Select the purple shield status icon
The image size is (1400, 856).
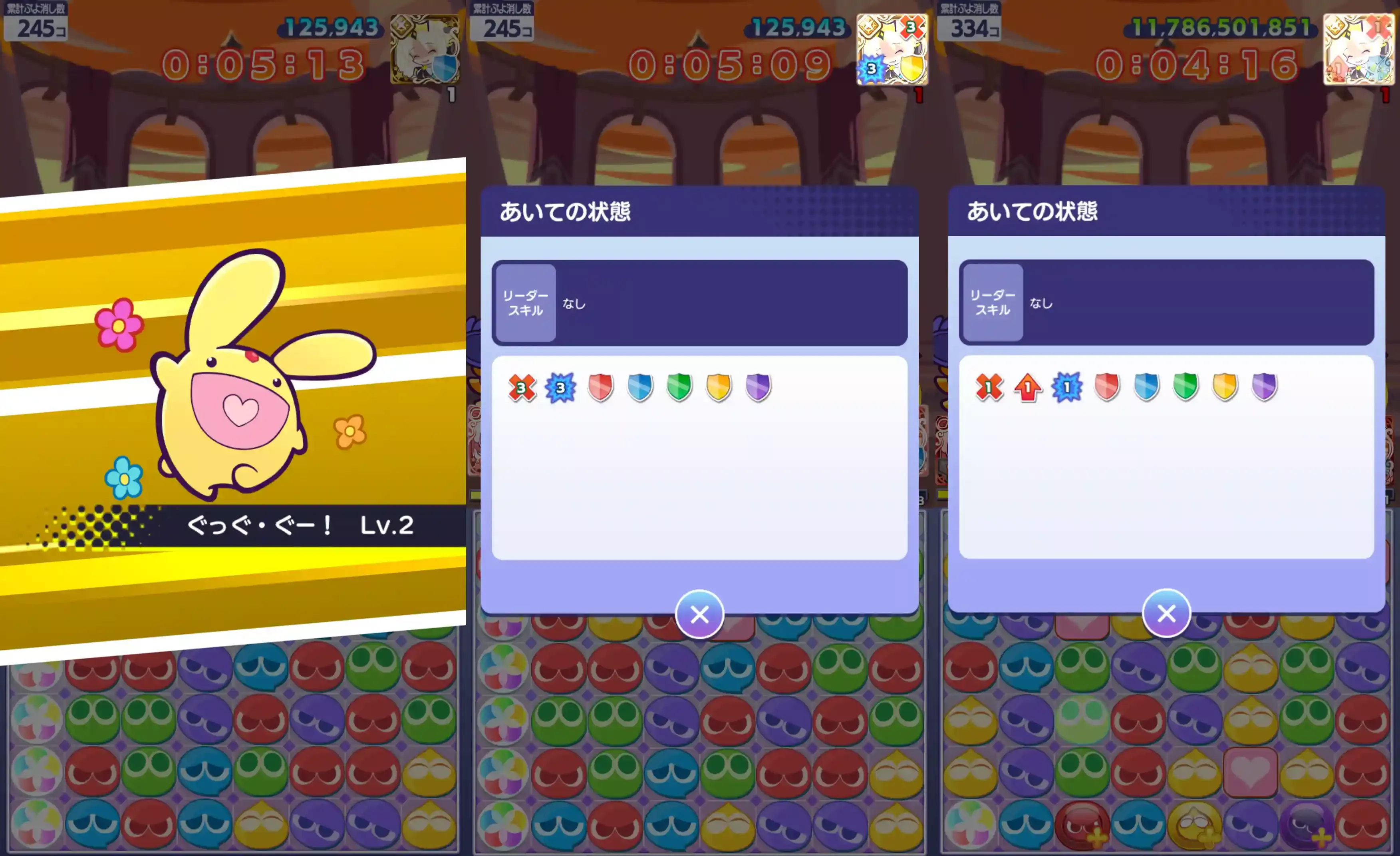tap(758, 387)
